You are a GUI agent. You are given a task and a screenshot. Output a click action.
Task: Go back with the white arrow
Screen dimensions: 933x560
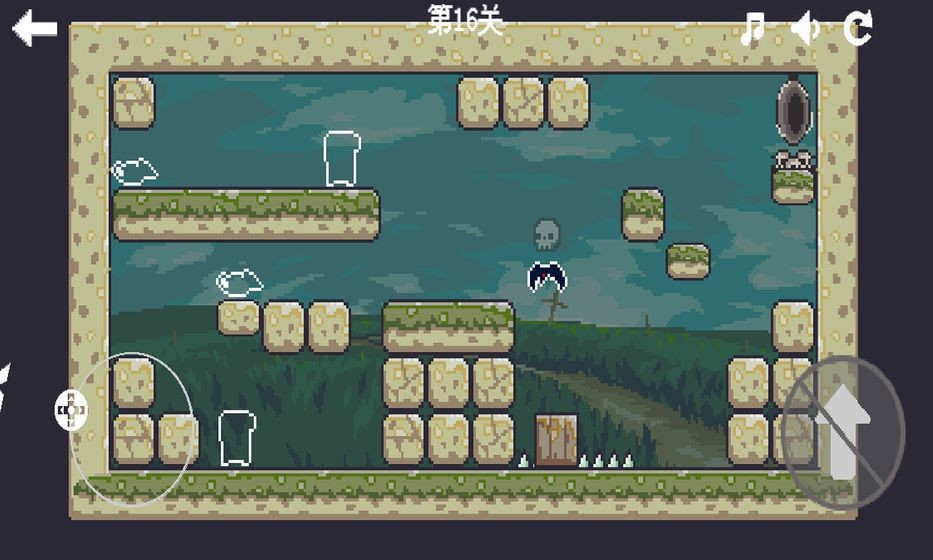click(x=34, y=28)
